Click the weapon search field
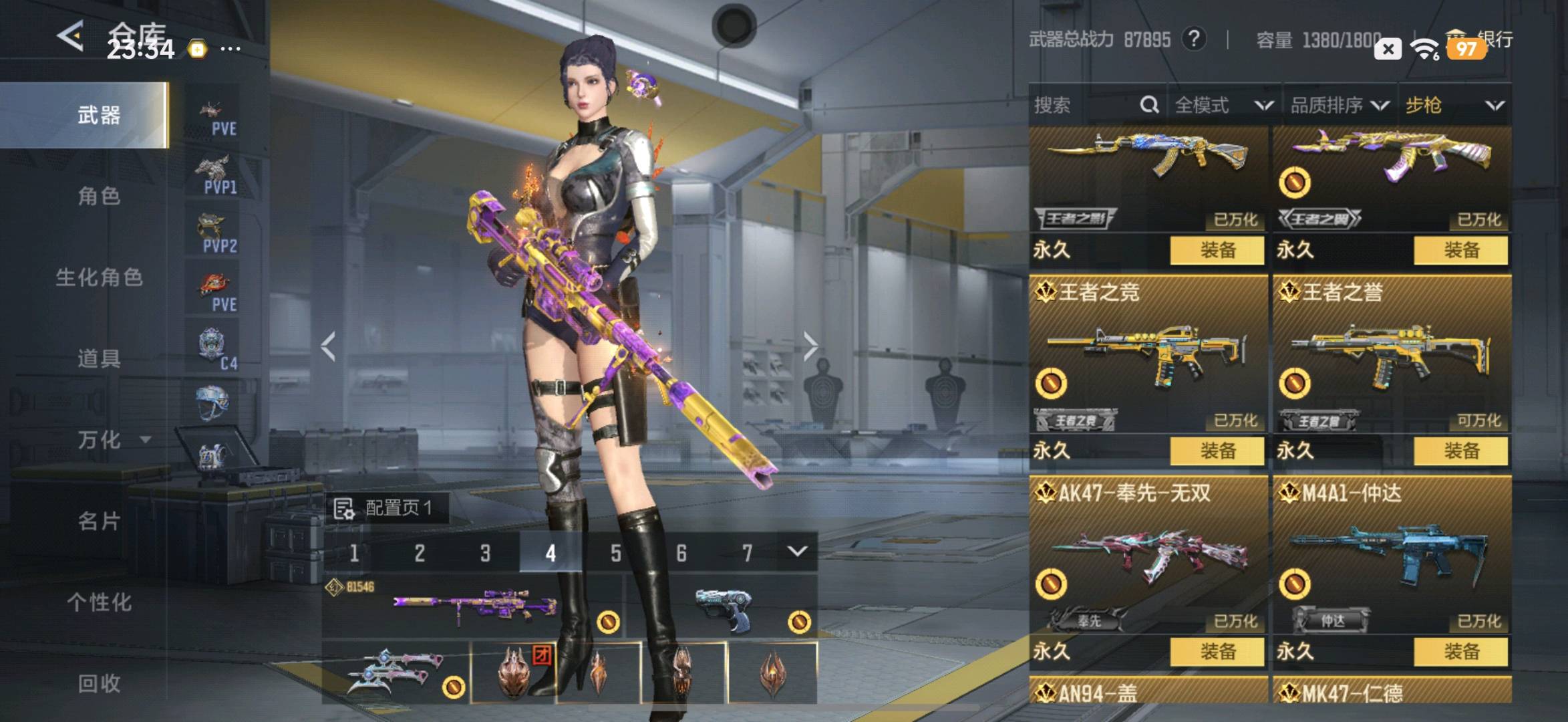 1086,105
